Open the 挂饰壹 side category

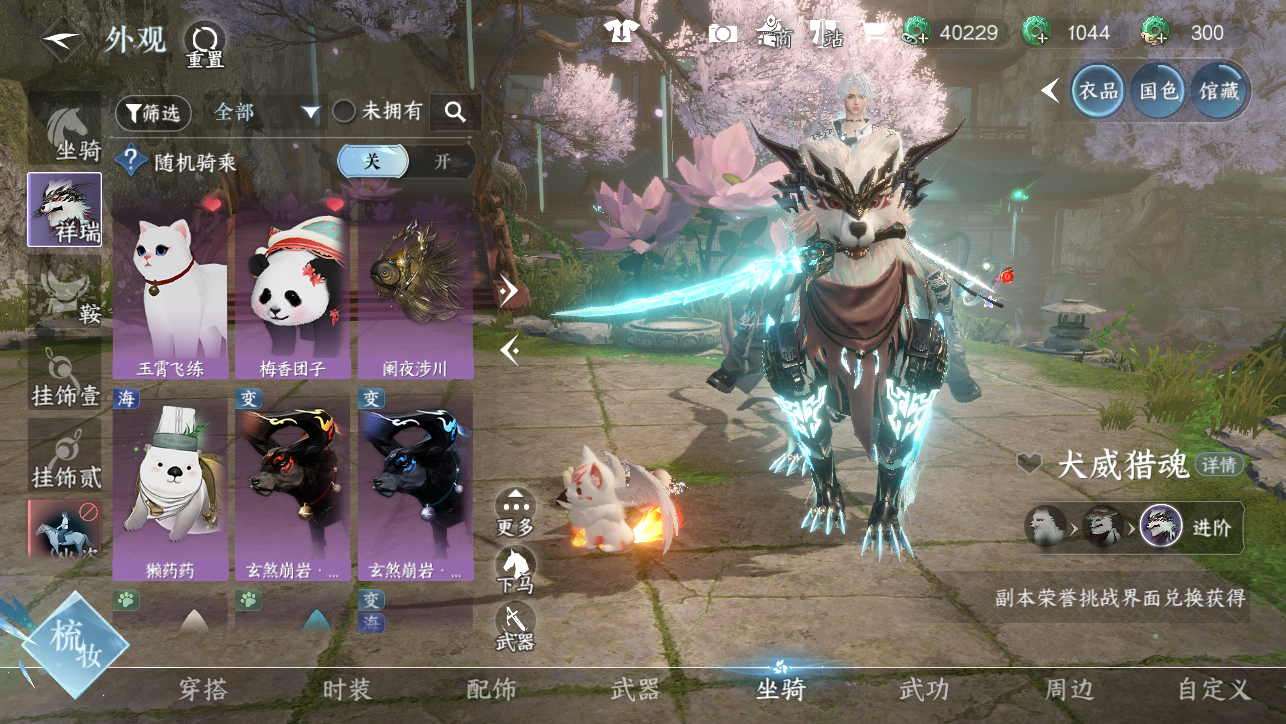point(65,378)
